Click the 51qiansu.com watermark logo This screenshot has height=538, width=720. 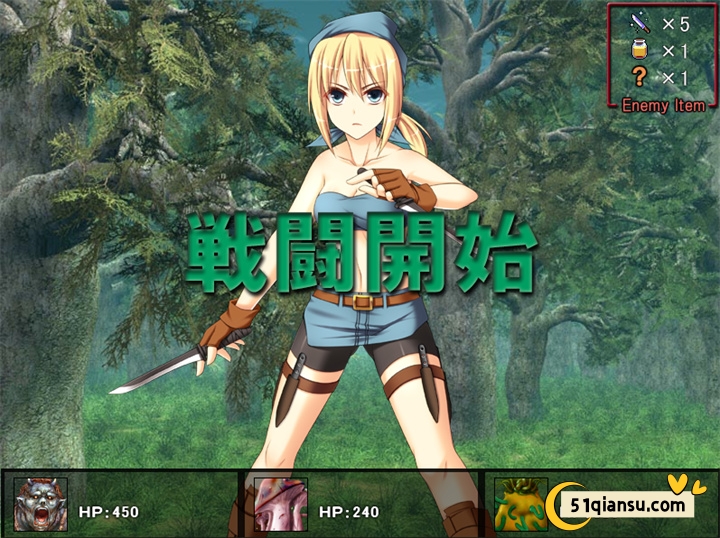(628, 504)
